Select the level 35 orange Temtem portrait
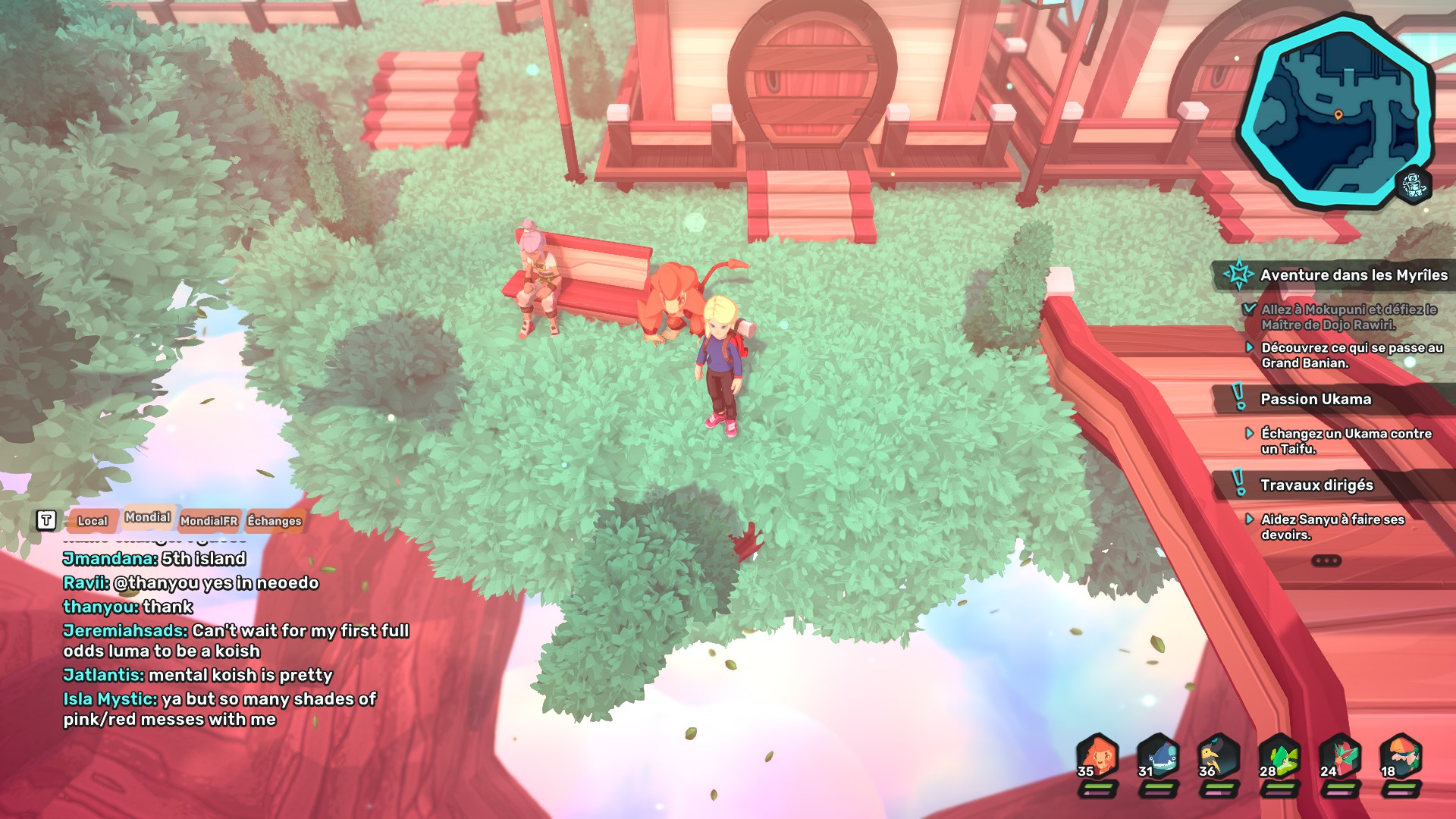The image size is (1456, 819). click(x=1097, y=757)
